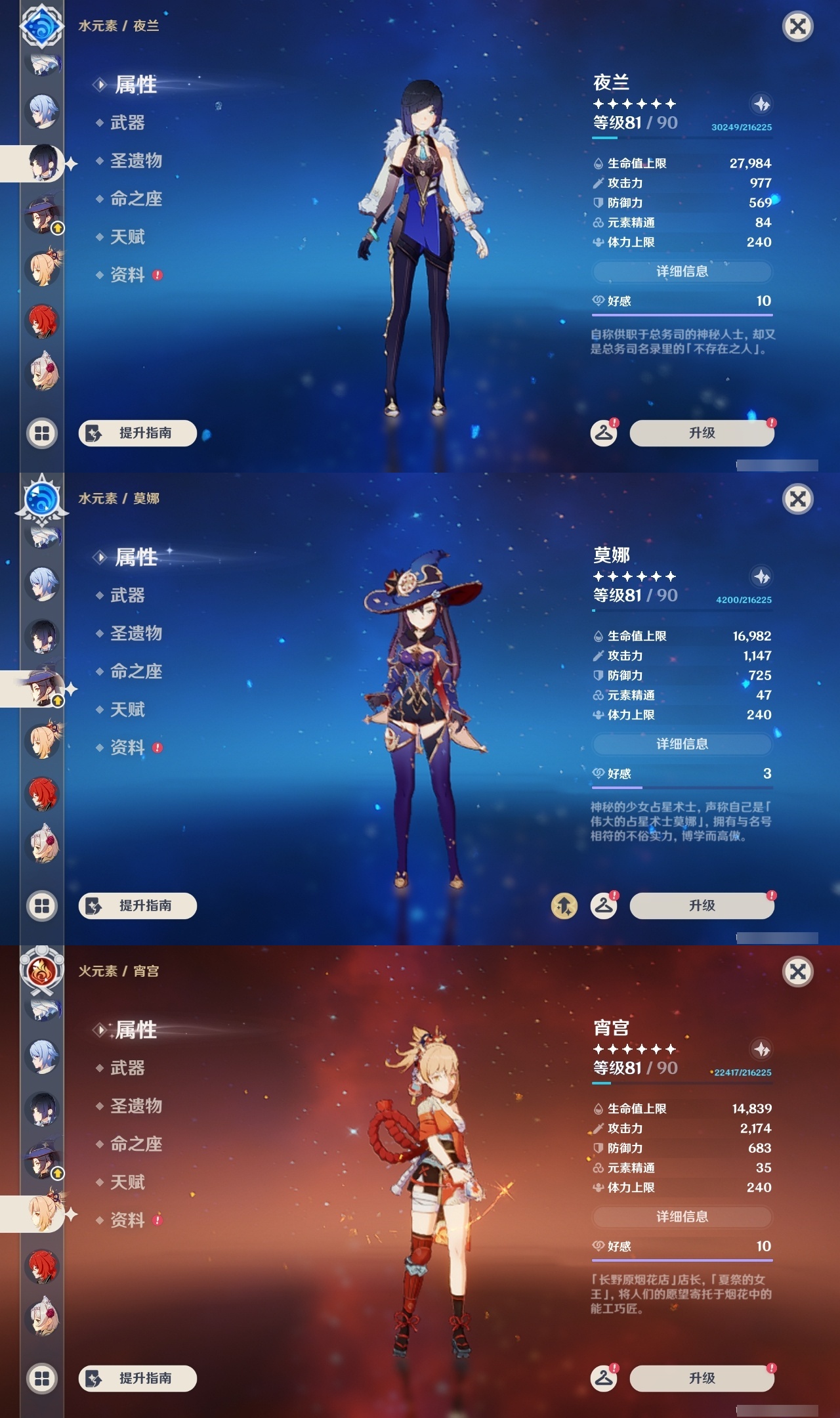Switch to the 武器 tab
This screenshot has height=1418, width=840.
[x=127, y=124]
